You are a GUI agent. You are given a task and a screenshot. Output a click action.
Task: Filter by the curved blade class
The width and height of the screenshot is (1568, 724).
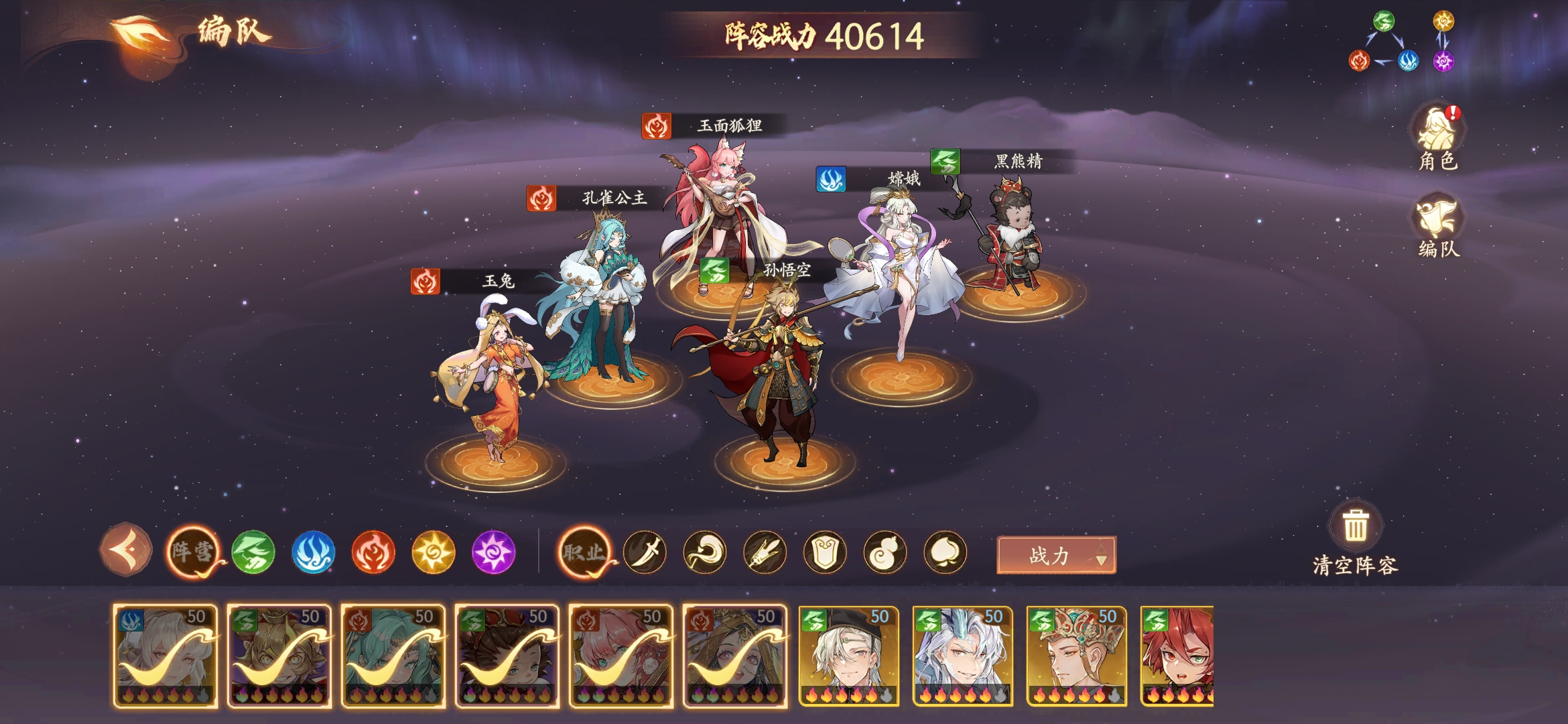point(645,552)
